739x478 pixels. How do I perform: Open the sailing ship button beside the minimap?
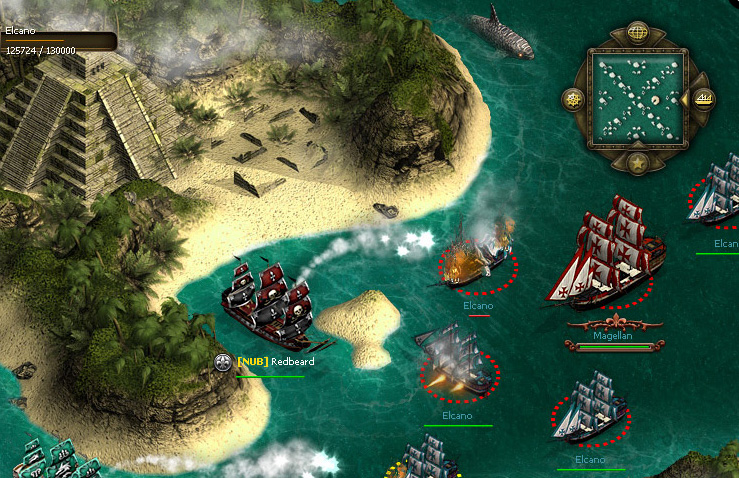coord(703,99)
